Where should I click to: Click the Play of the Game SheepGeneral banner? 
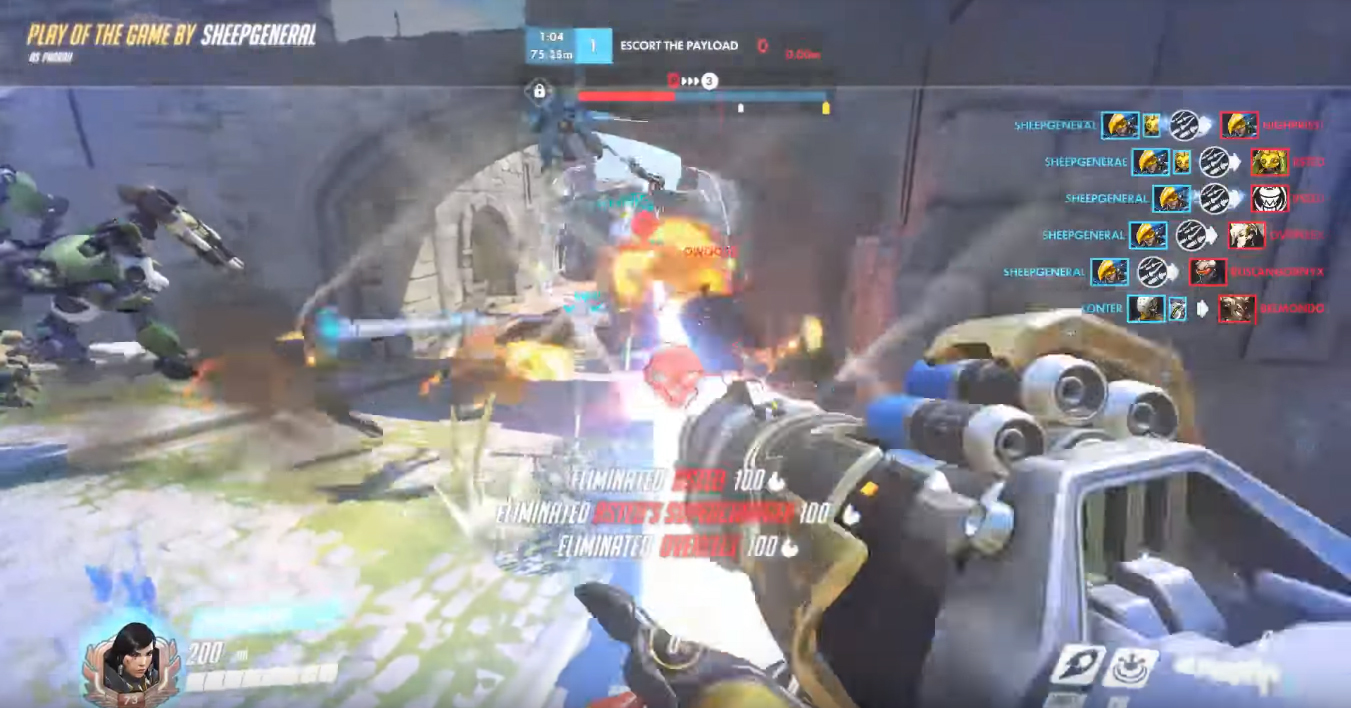172,36
